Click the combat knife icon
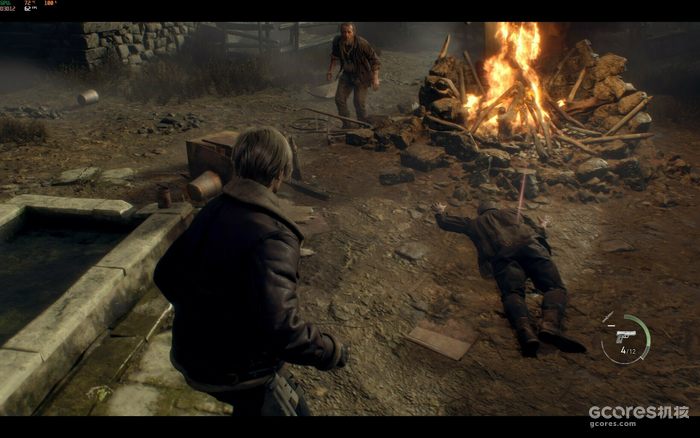 609,319
